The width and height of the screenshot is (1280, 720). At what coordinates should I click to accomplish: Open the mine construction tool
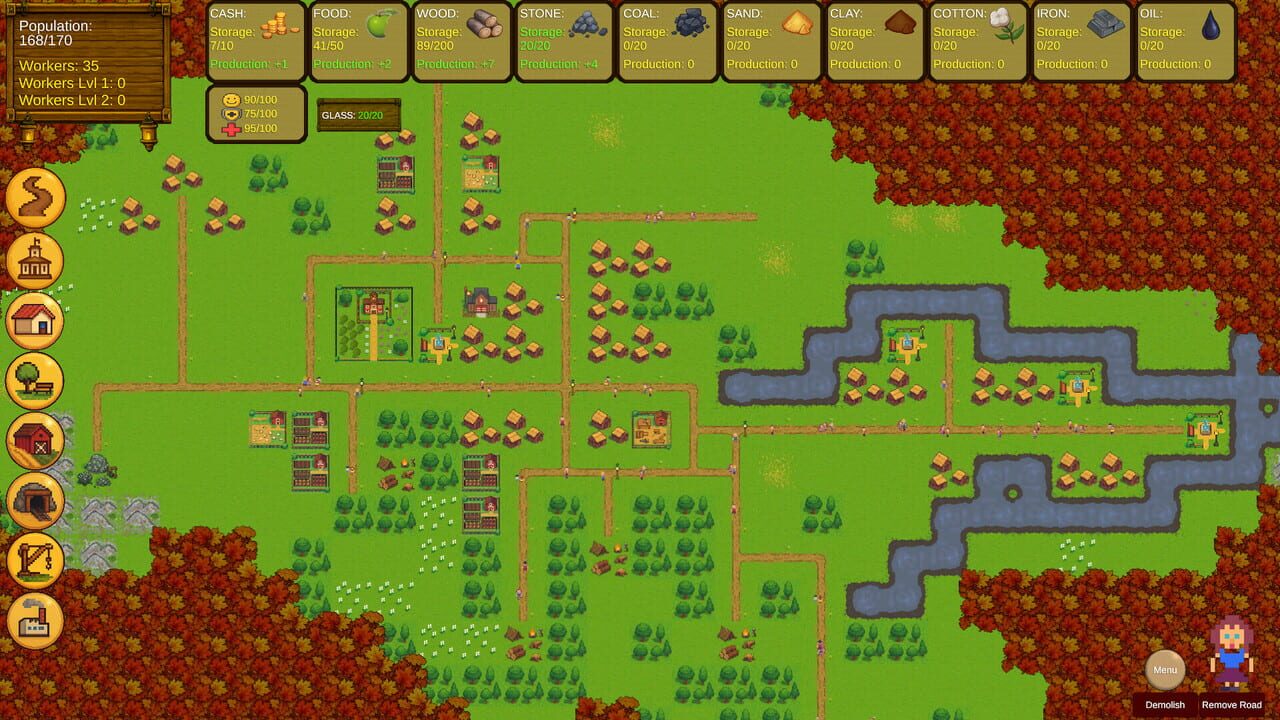tap(35, 501)
